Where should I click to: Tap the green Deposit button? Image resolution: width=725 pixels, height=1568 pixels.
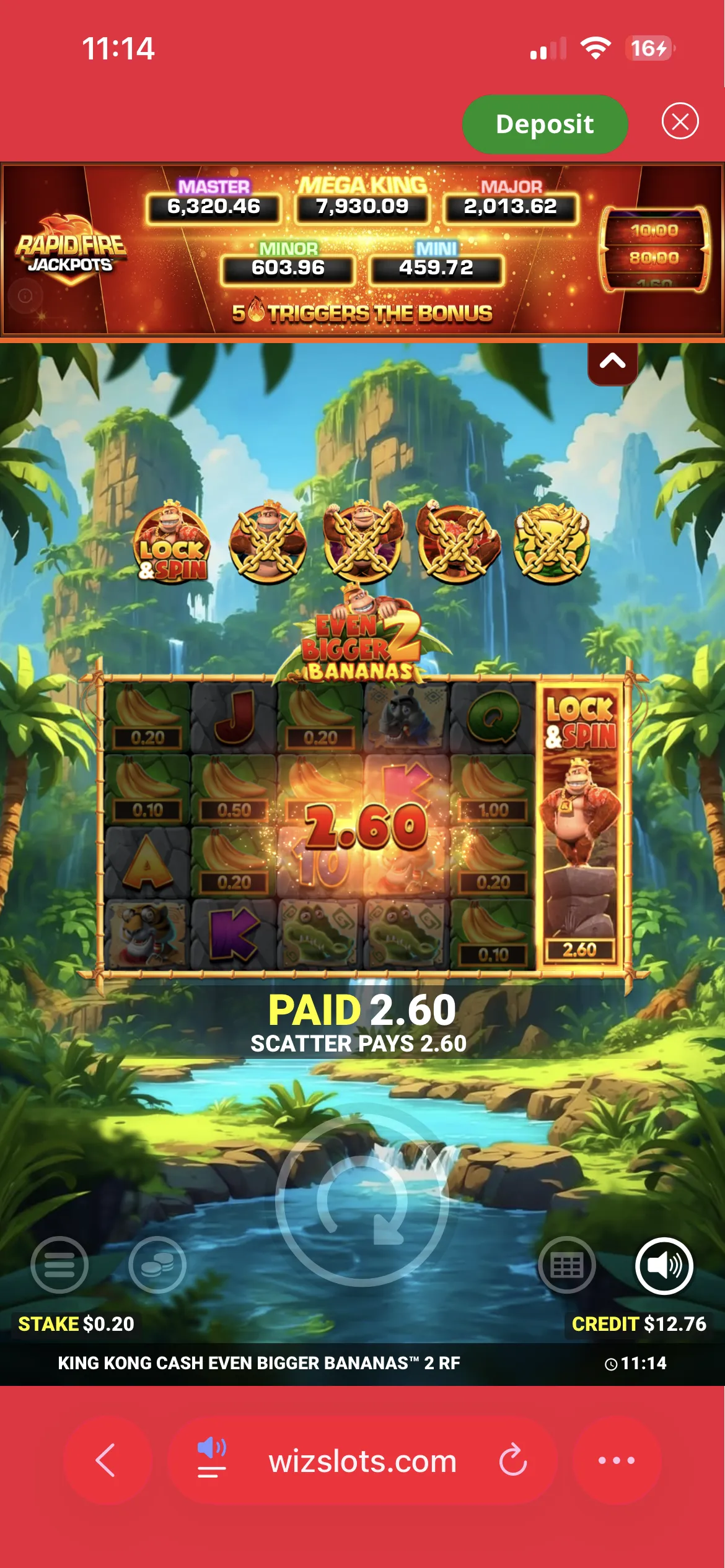[545, 124]
